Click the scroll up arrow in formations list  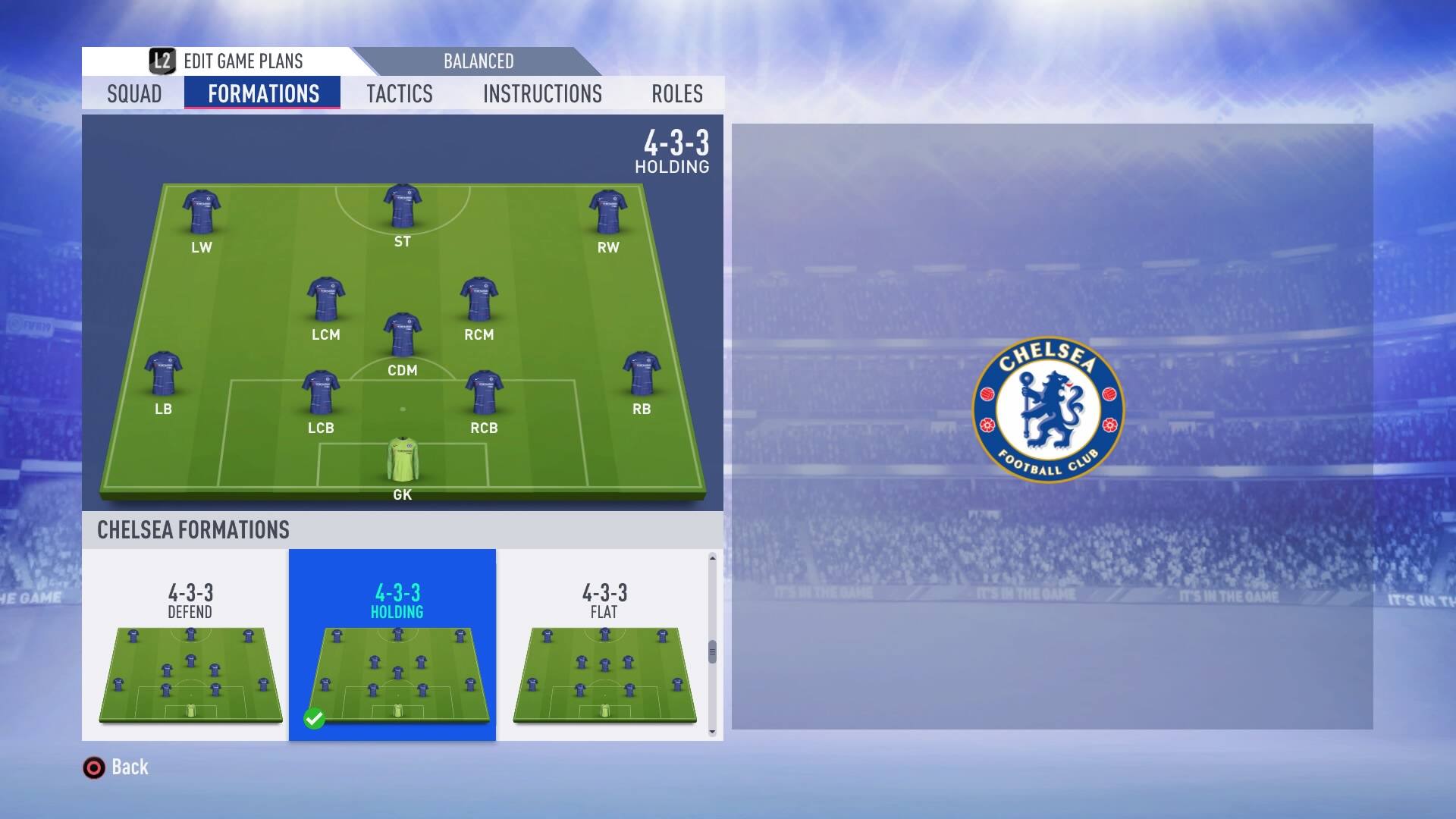(x=712, y=558)
